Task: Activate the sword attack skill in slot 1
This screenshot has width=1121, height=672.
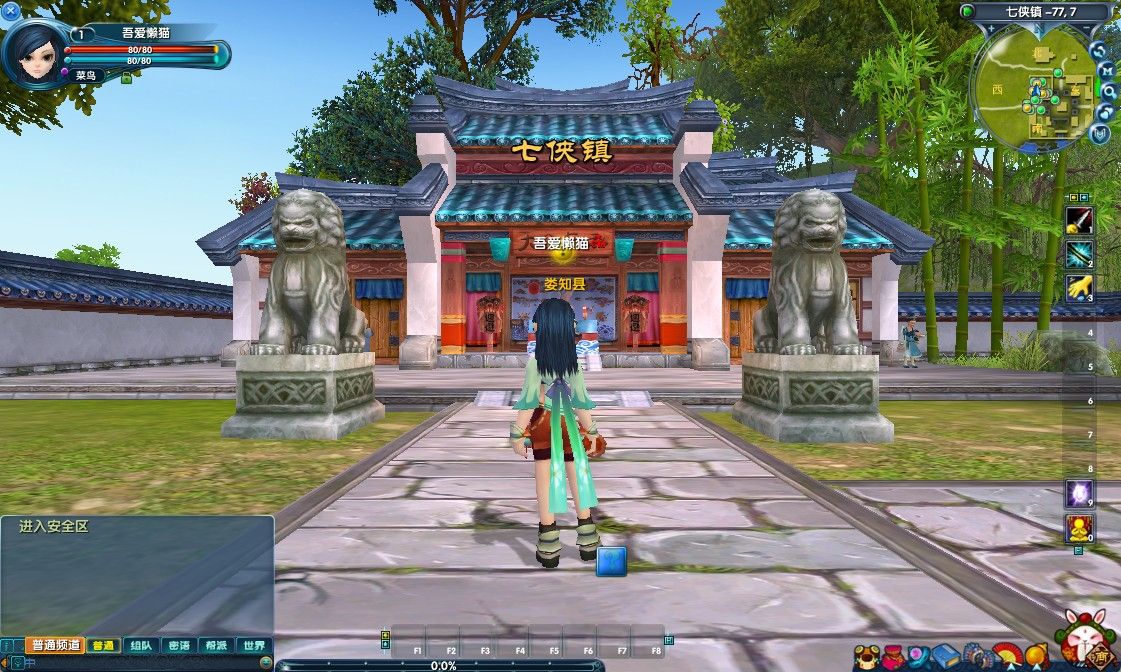Action: pos(1079,220)
